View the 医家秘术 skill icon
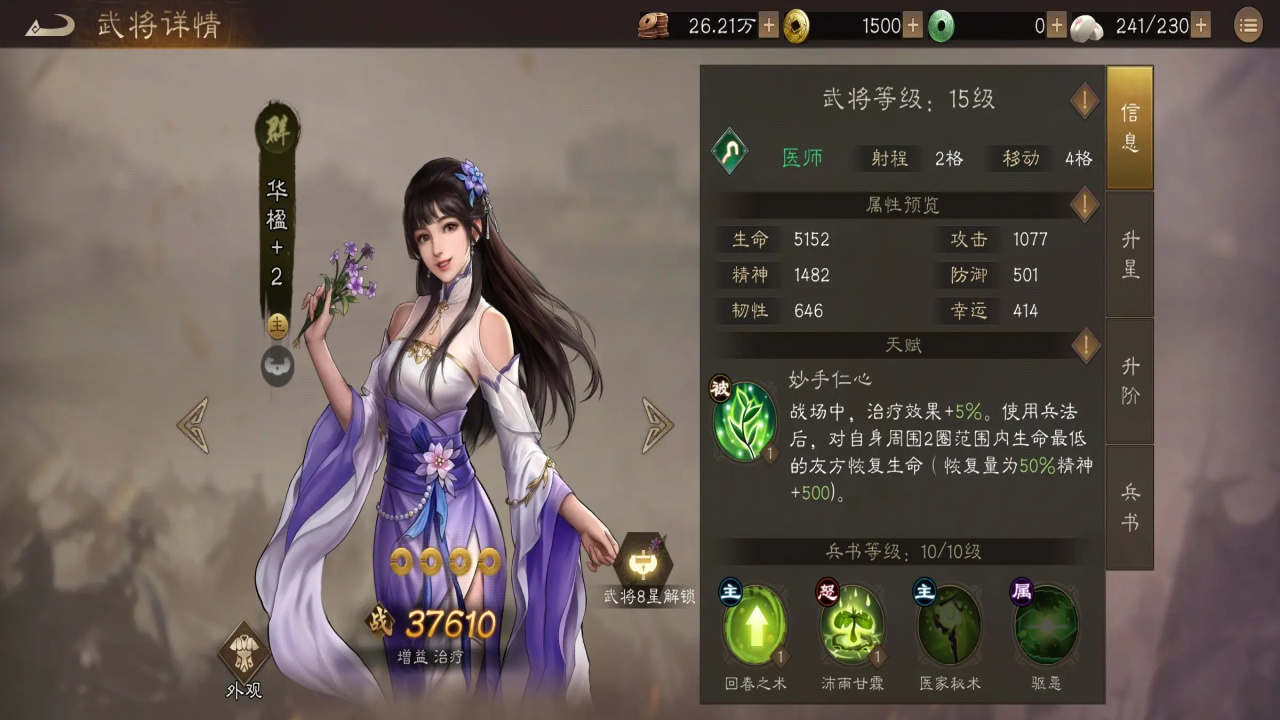Image resolution: width=1280 pixels, height=720 pixels. (948, 625)
